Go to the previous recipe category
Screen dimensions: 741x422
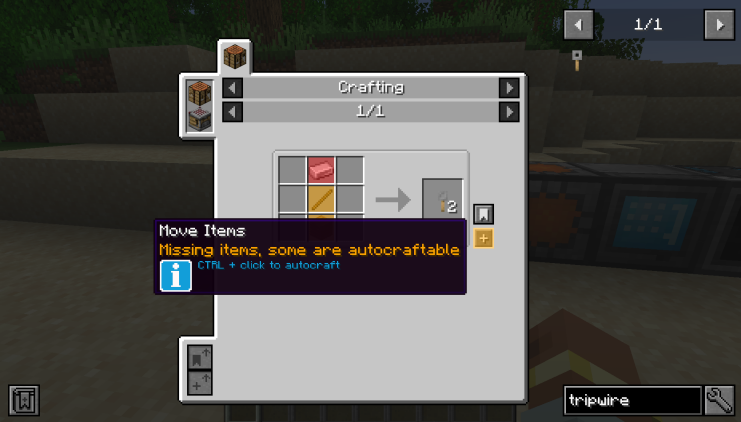[x=232, y=88]
